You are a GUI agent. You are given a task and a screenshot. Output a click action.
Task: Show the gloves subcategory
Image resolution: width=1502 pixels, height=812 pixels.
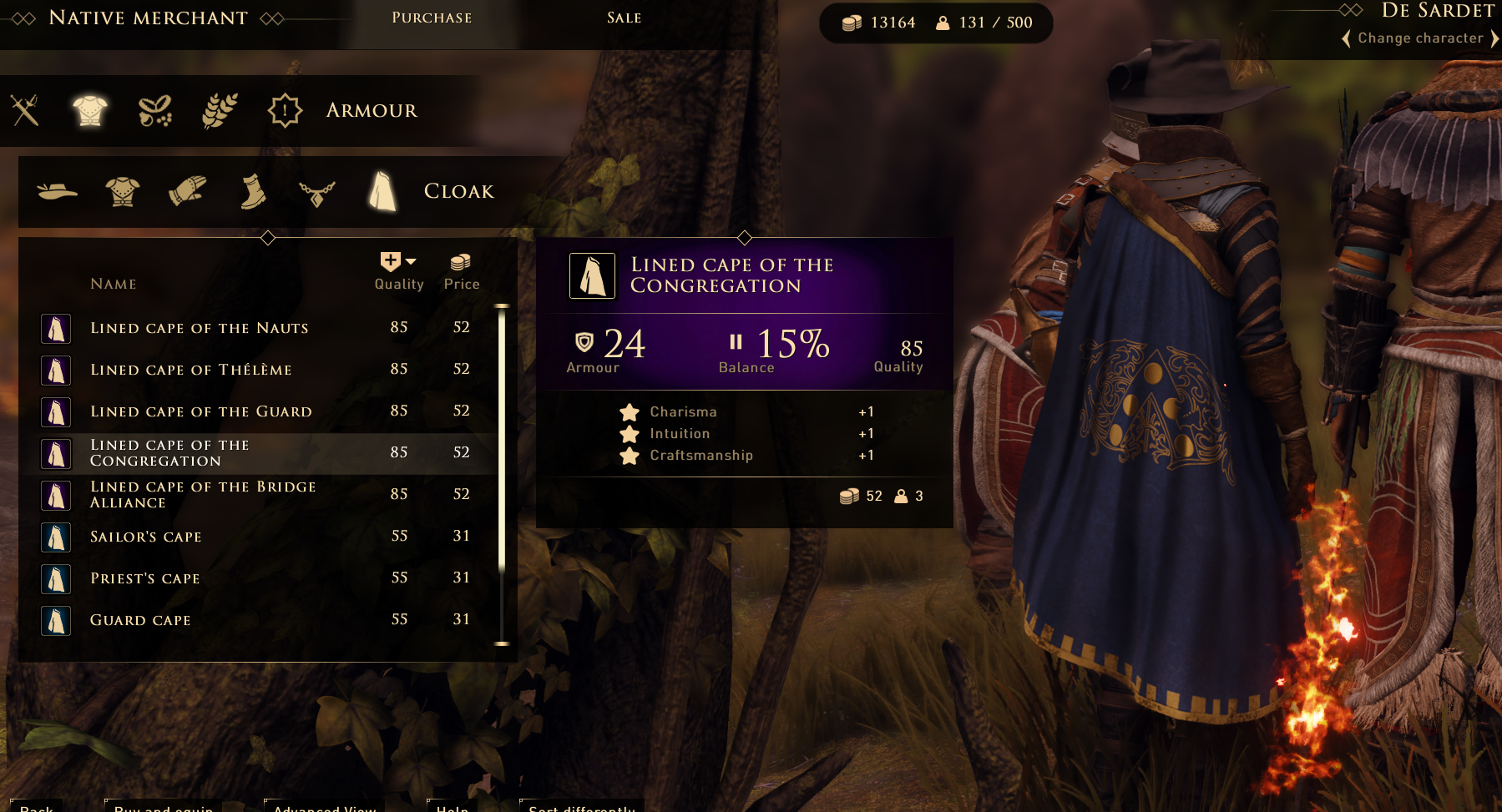click(x=187, y=191)
